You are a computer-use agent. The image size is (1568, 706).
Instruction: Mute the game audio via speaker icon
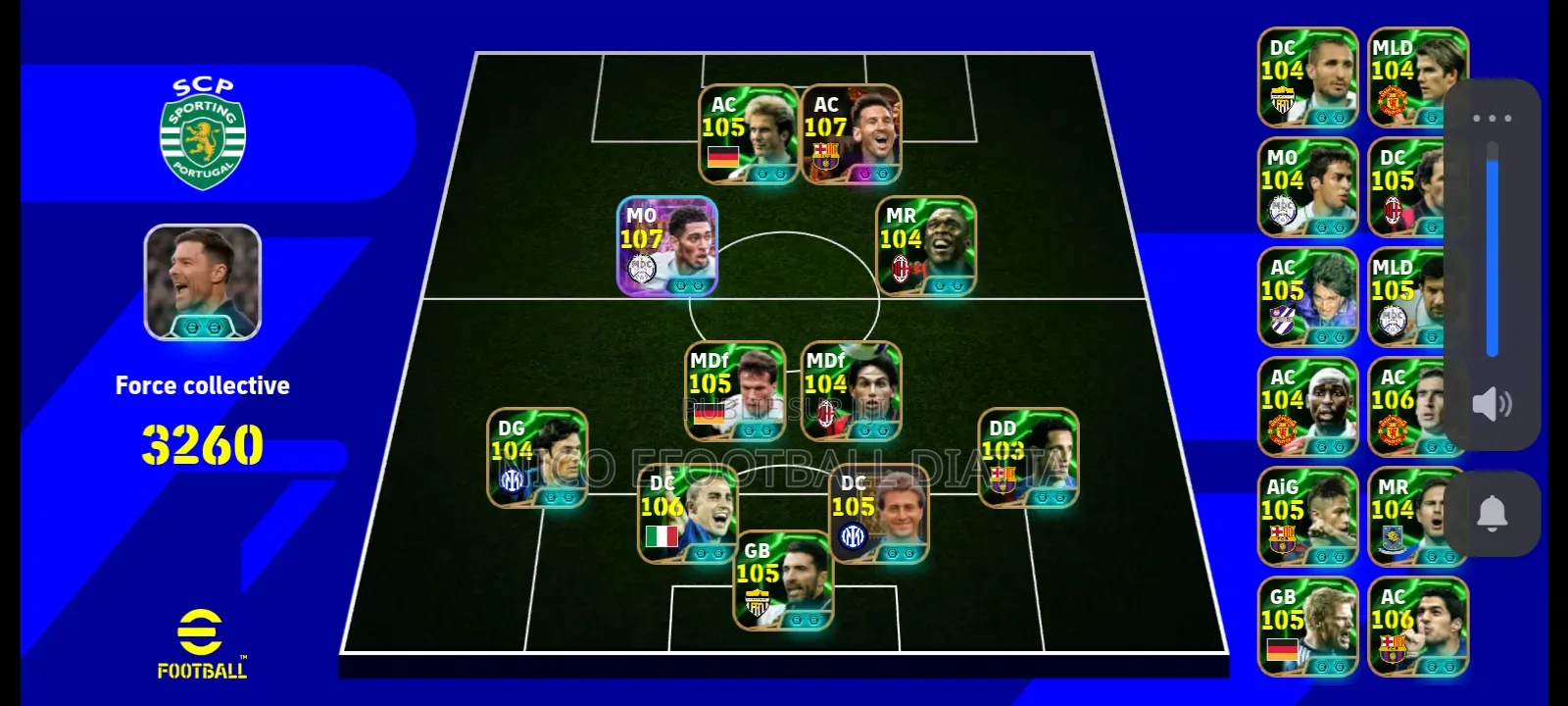tap(1494, 403)
